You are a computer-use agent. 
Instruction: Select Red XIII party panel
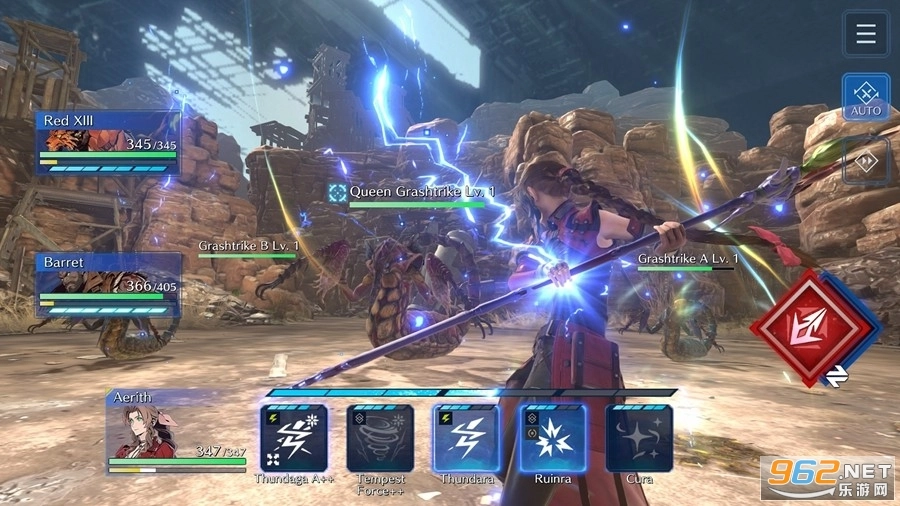pos(107,142)
